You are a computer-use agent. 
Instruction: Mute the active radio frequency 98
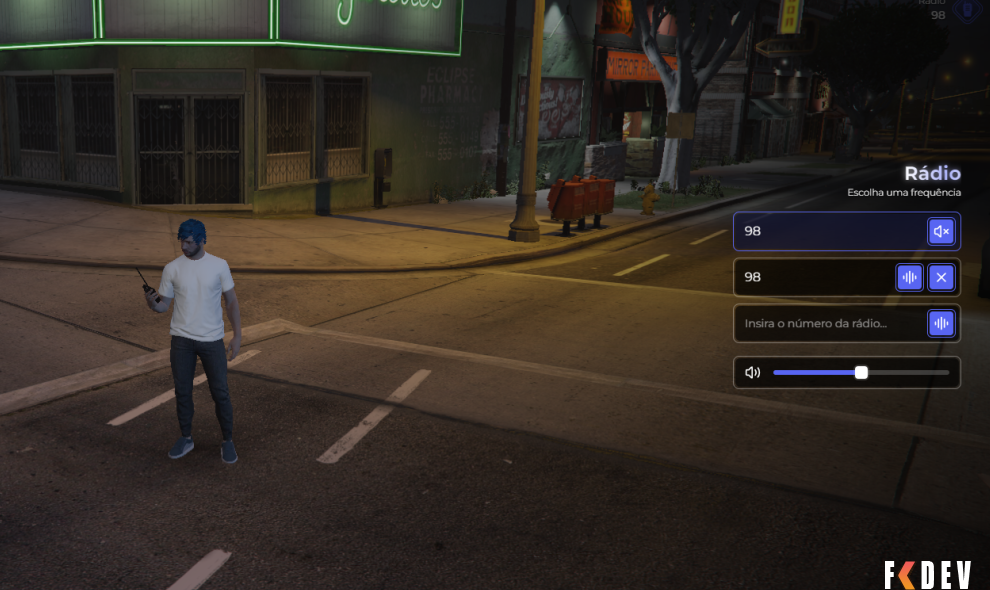(940, 232)
